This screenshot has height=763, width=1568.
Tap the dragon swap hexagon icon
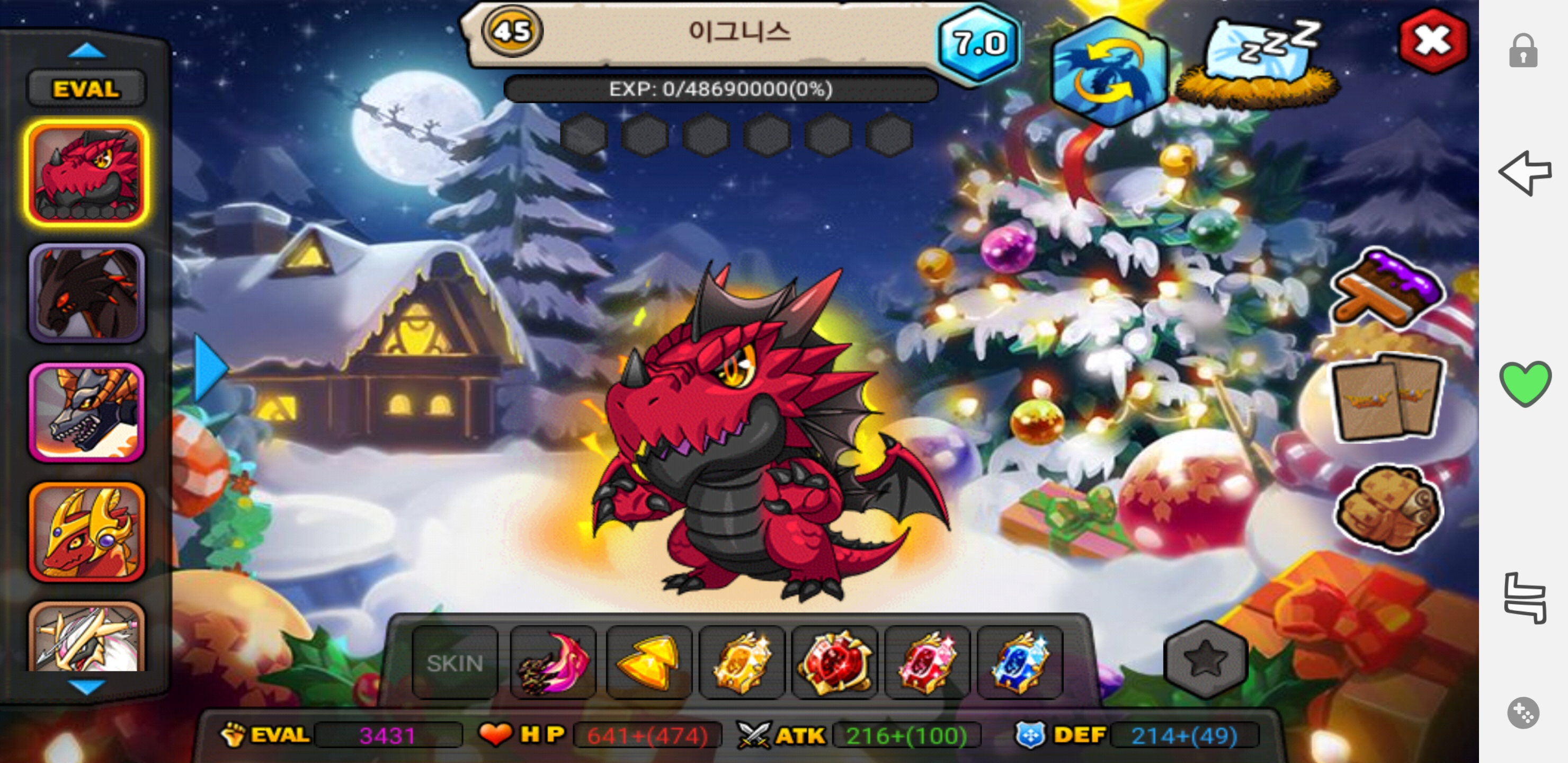(1108, 73)
